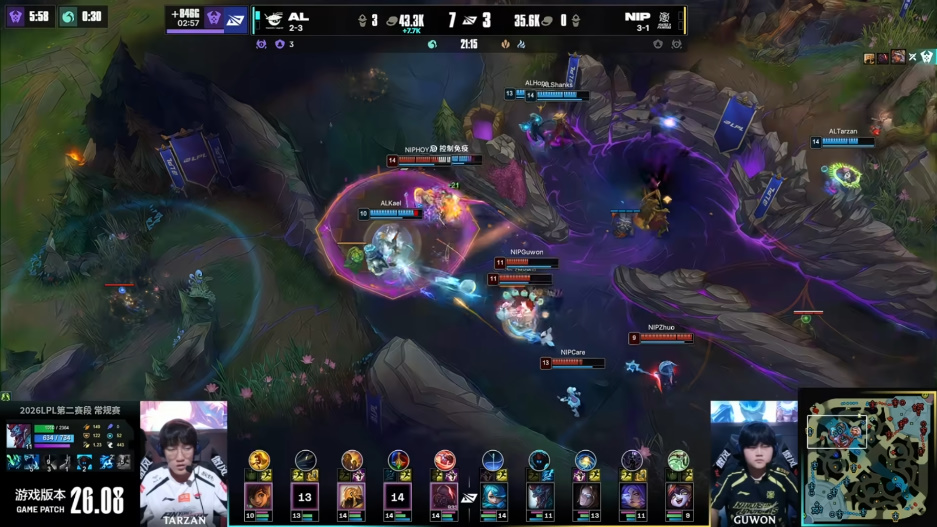
Task: Click the AL team logo on the scoreboard
Action: click(x=270, y=19)
